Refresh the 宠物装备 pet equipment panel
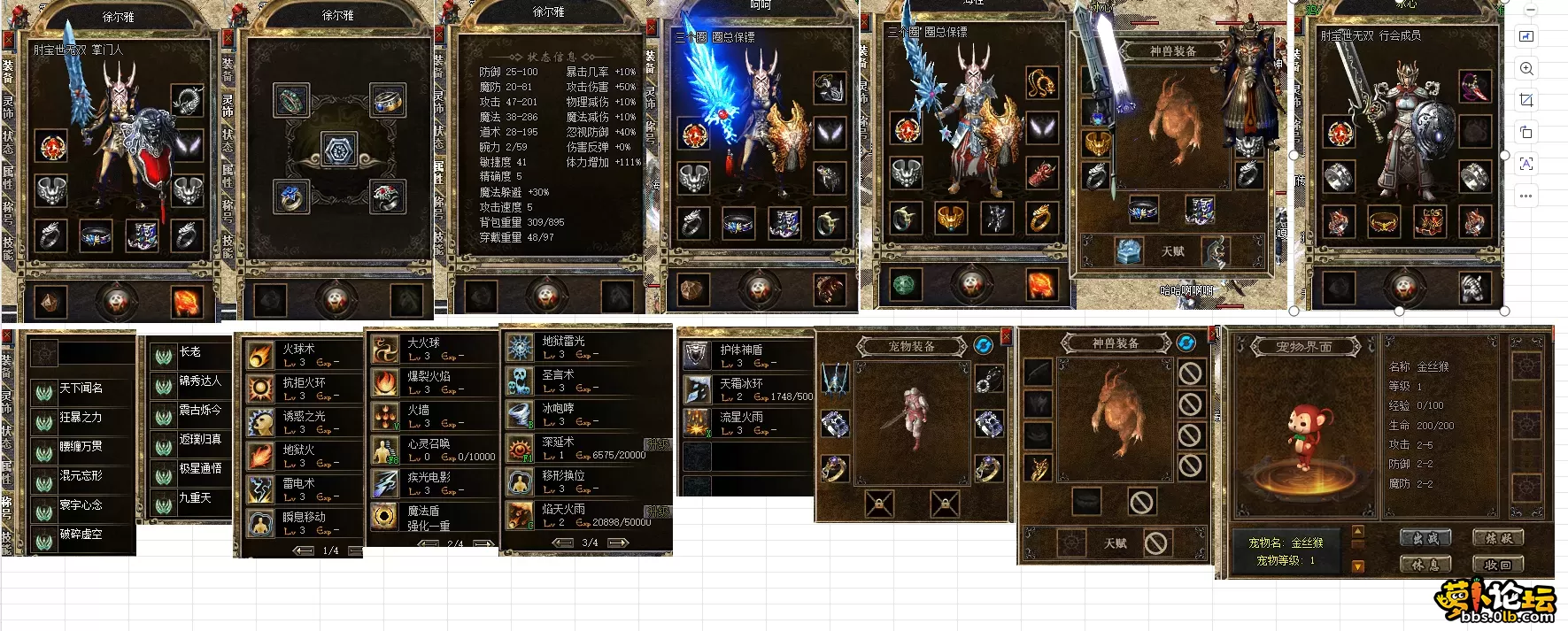Image resolution: width=1568 pixels, height=631 pixels. tap(983, 345)
